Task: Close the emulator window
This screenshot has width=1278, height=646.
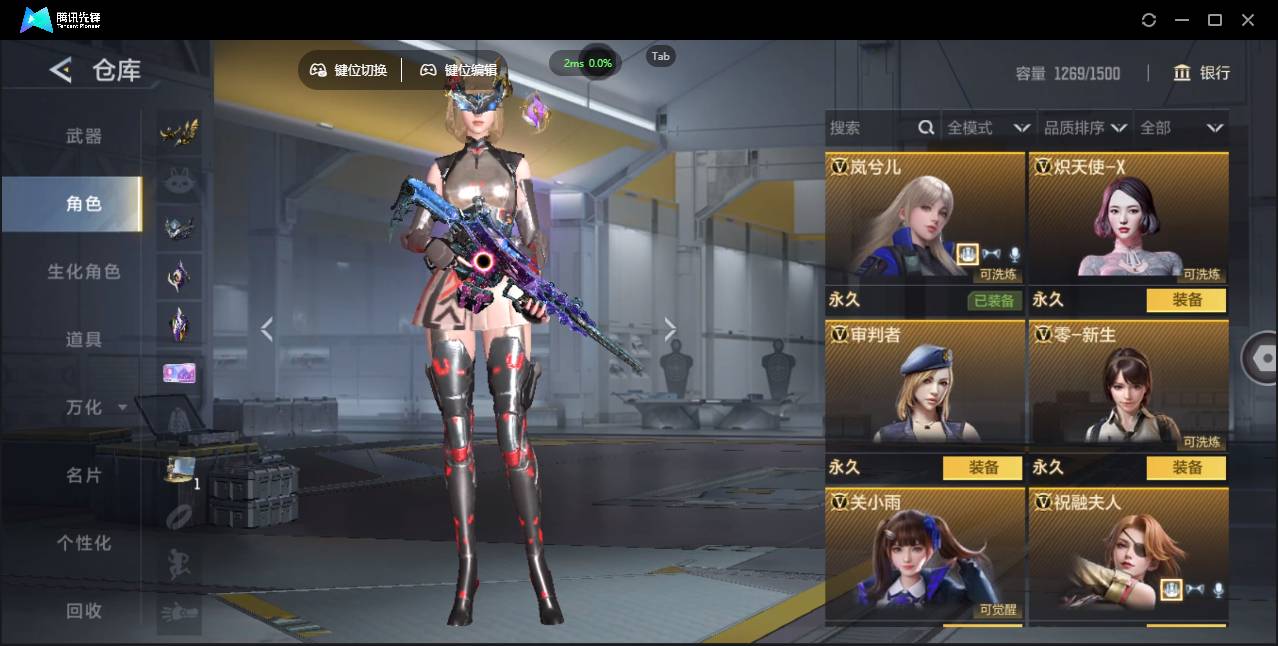Action: pyautogui.click(x=1248, y=20)
